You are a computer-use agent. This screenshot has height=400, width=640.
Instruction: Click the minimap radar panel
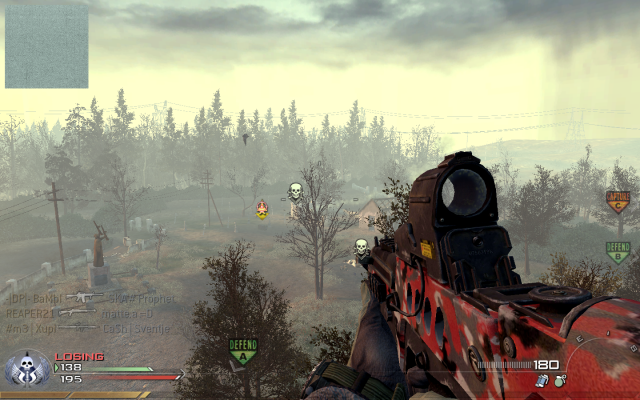[46, 47]
